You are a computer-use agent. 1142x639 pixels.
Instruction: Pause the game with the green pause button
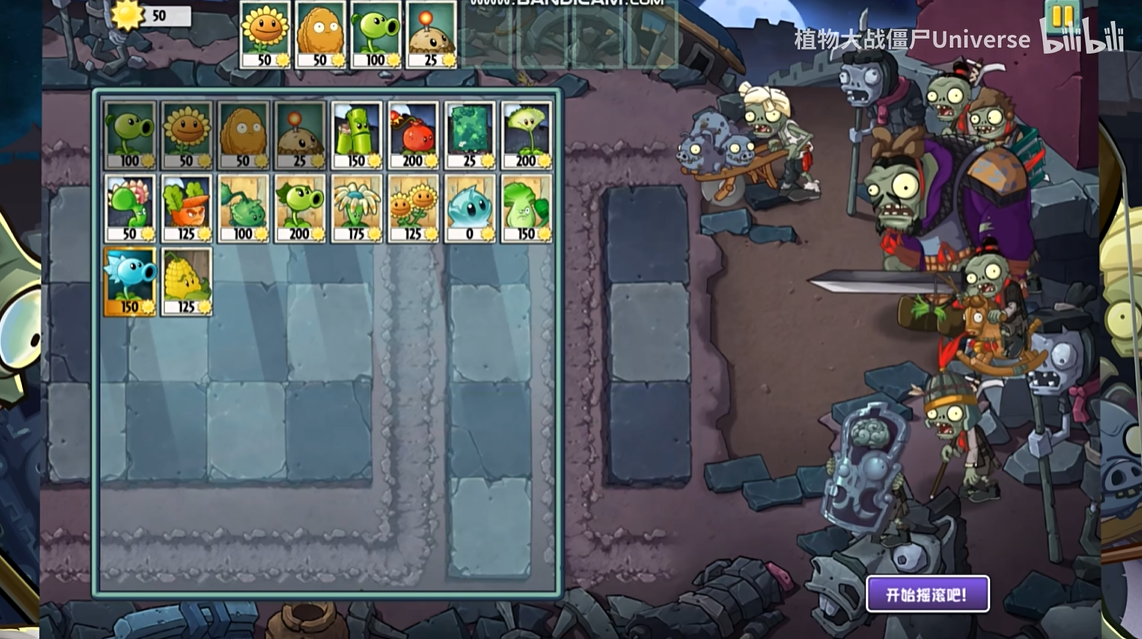(1061, 17)
